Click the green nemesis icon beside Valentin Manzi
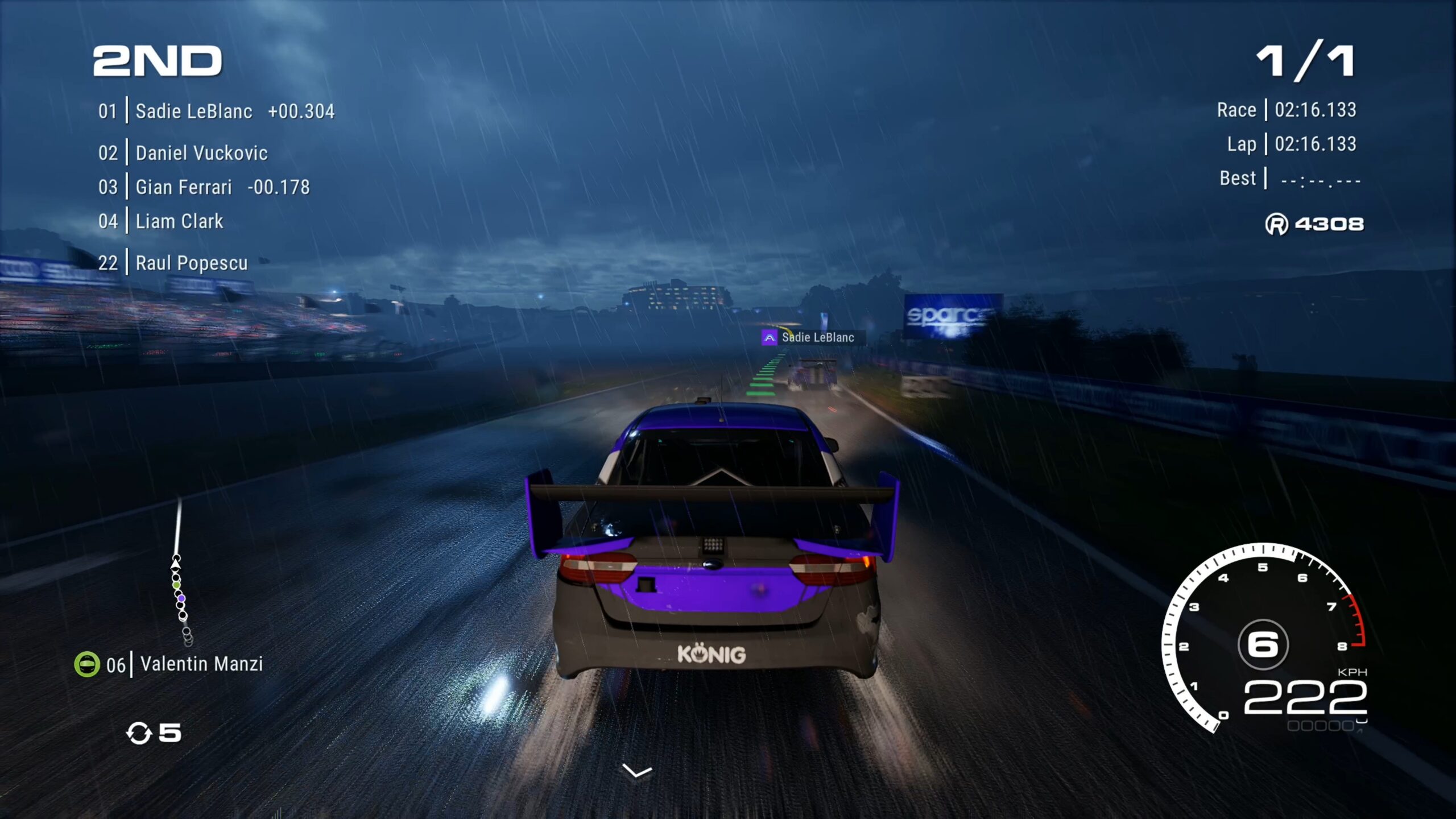 coord(87,664)
